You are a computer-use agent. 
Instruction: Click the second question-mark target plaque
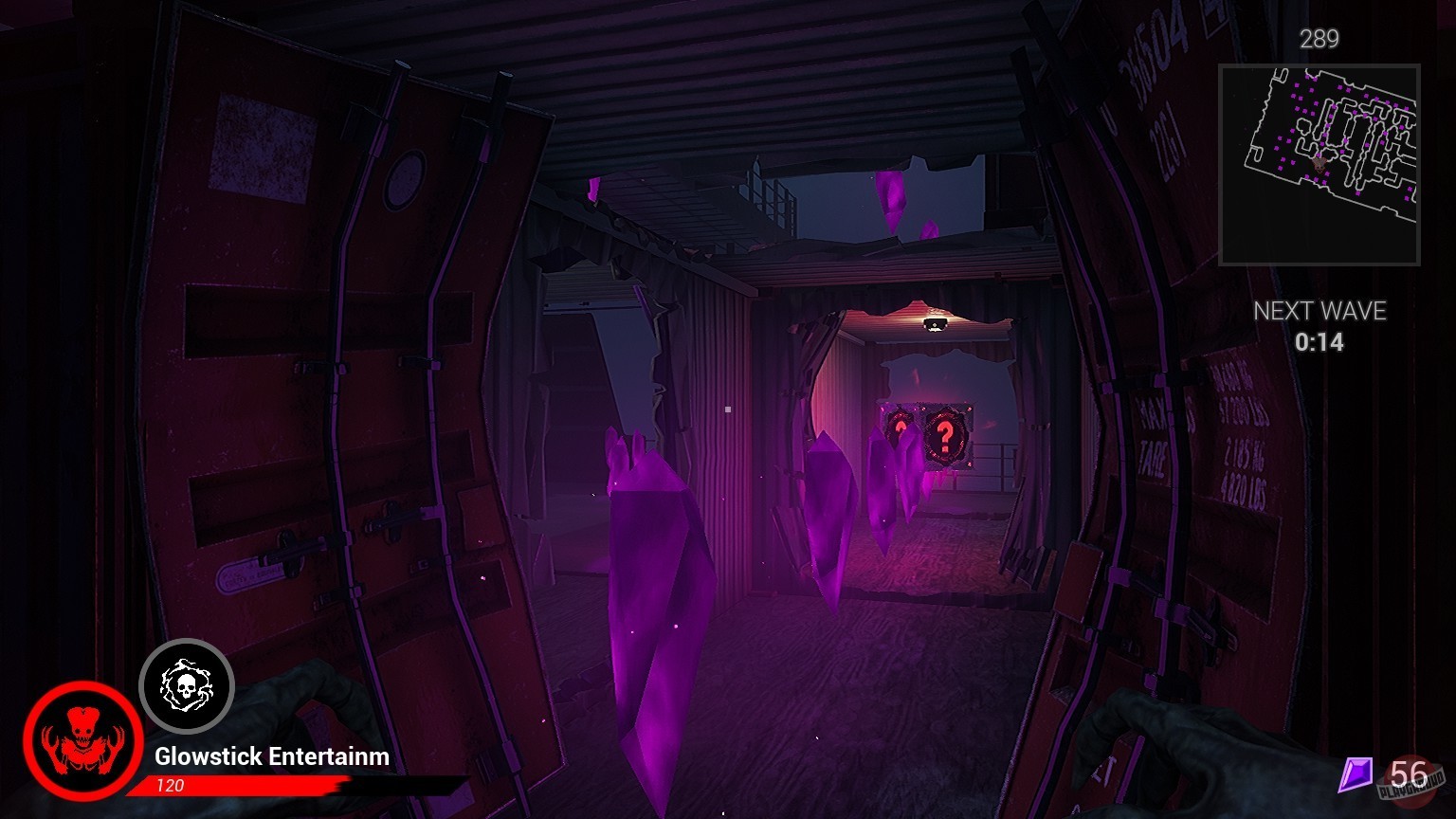(x=899, y=431)
